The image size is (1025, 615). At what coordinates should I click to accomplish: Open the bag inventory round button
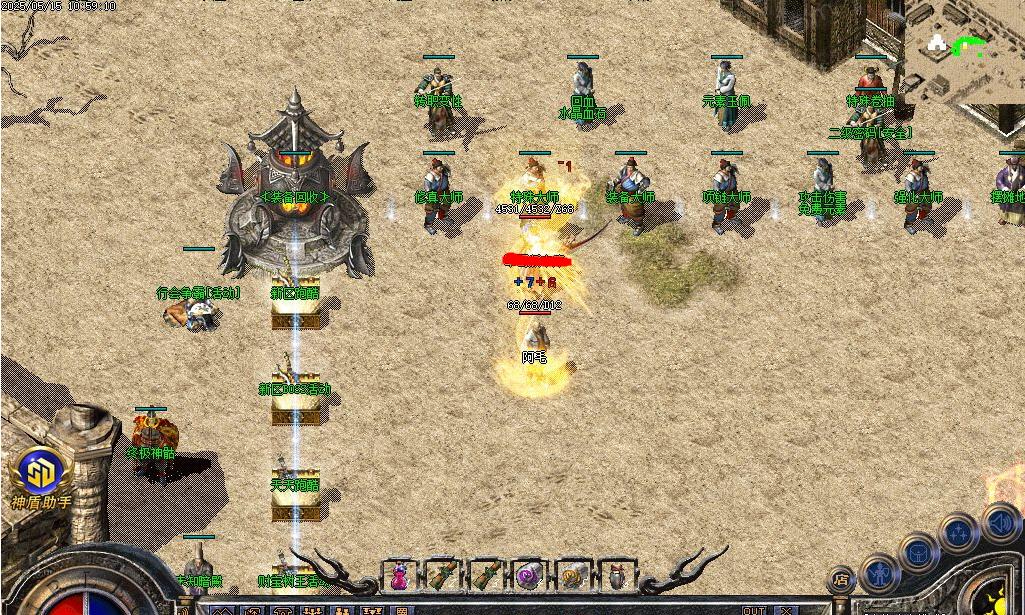pyautogui.click(x=919, y=552)
